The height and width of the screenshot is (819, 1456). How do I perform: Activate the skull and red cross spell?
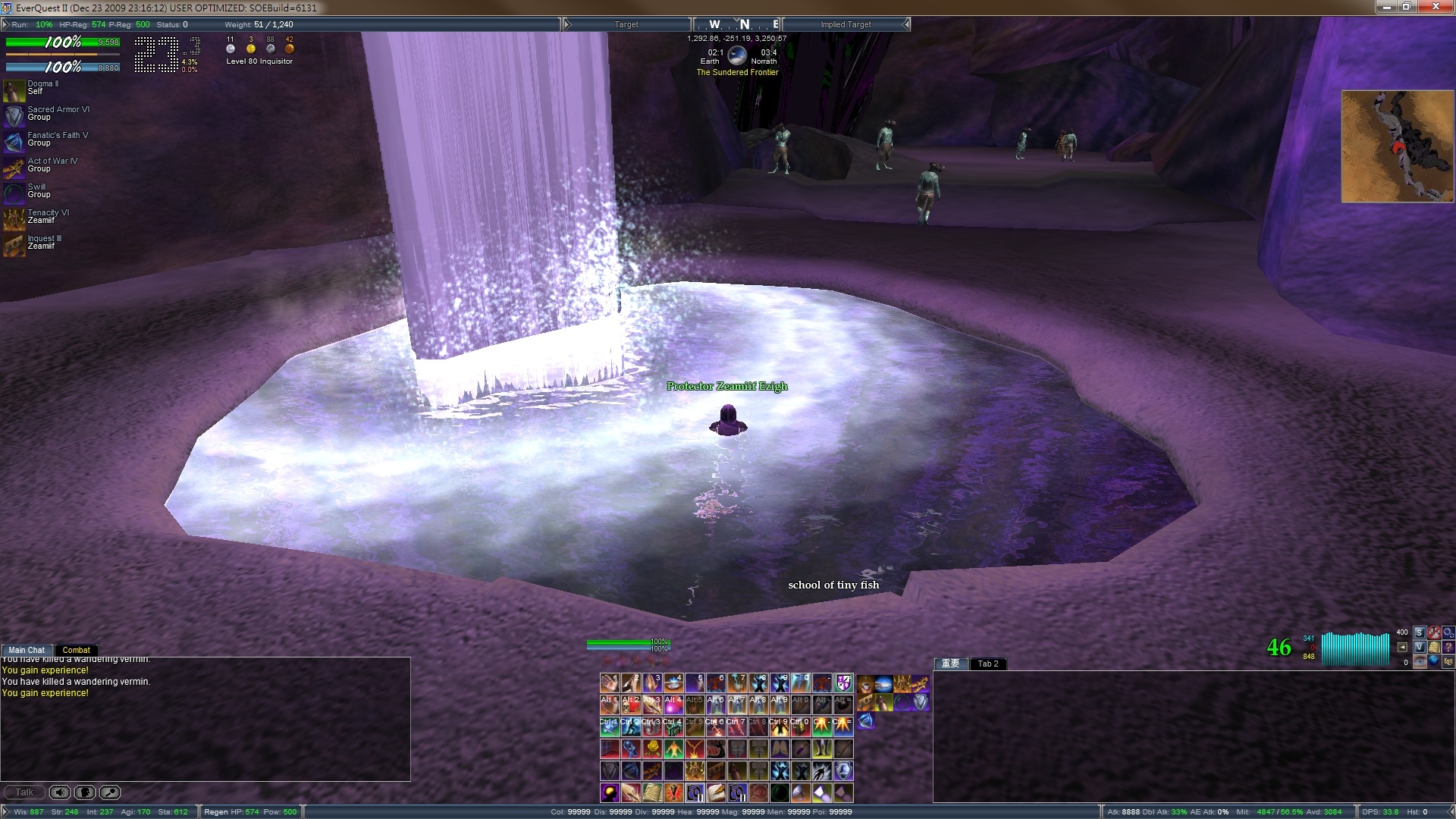pos(630,704)
